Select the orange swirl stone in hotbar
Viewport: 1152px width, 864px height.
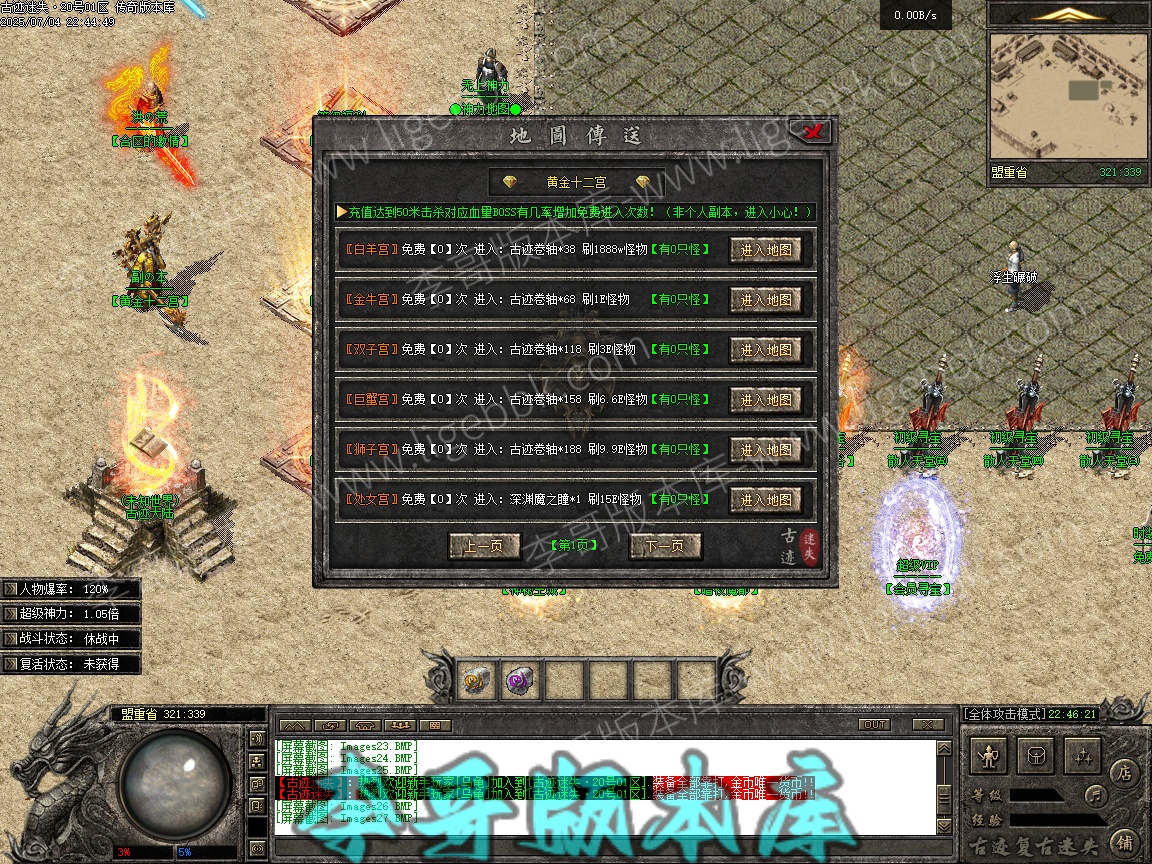tap(474, 682)
